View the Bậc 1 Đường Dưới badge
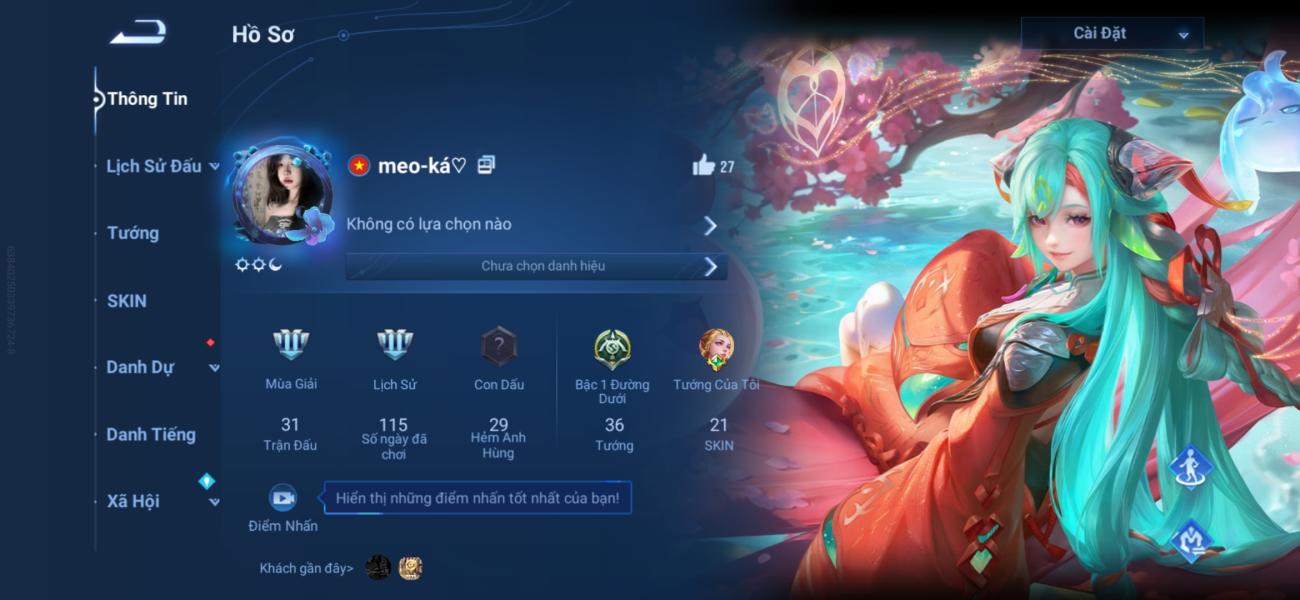 [x=612, y=348]
